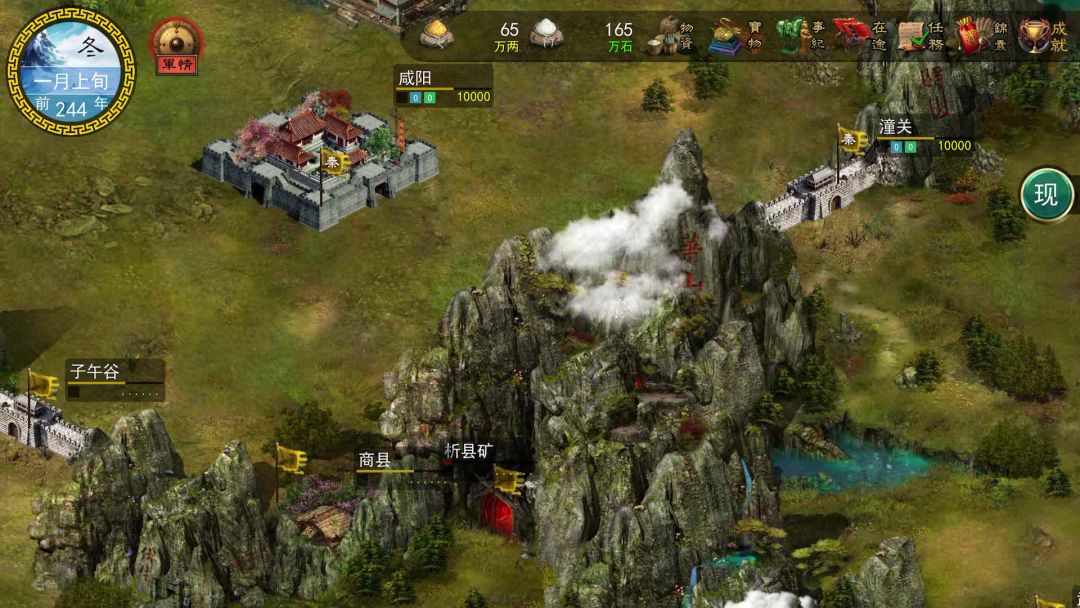Screen dimensions: 1080x608
Task: Open the 錦囊 stratagem pouch
Action: tap(982, 36)
